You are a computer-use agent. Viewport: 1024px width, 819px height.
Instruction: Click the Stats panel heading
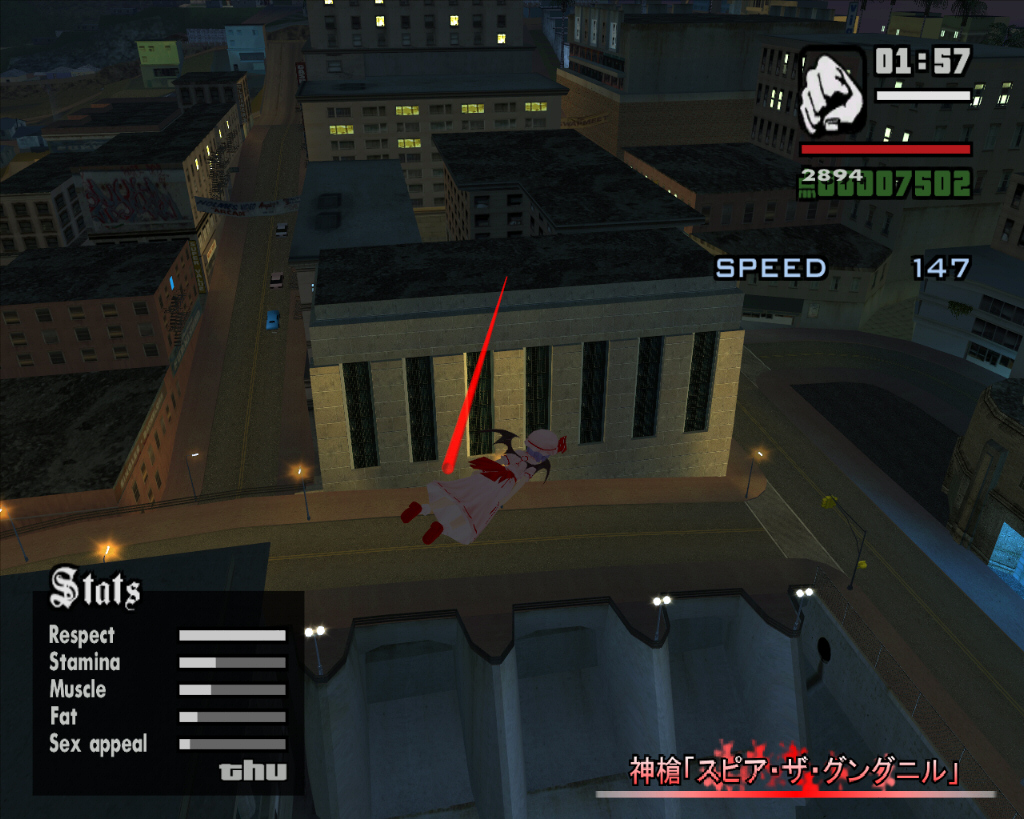tap(95, 589)
